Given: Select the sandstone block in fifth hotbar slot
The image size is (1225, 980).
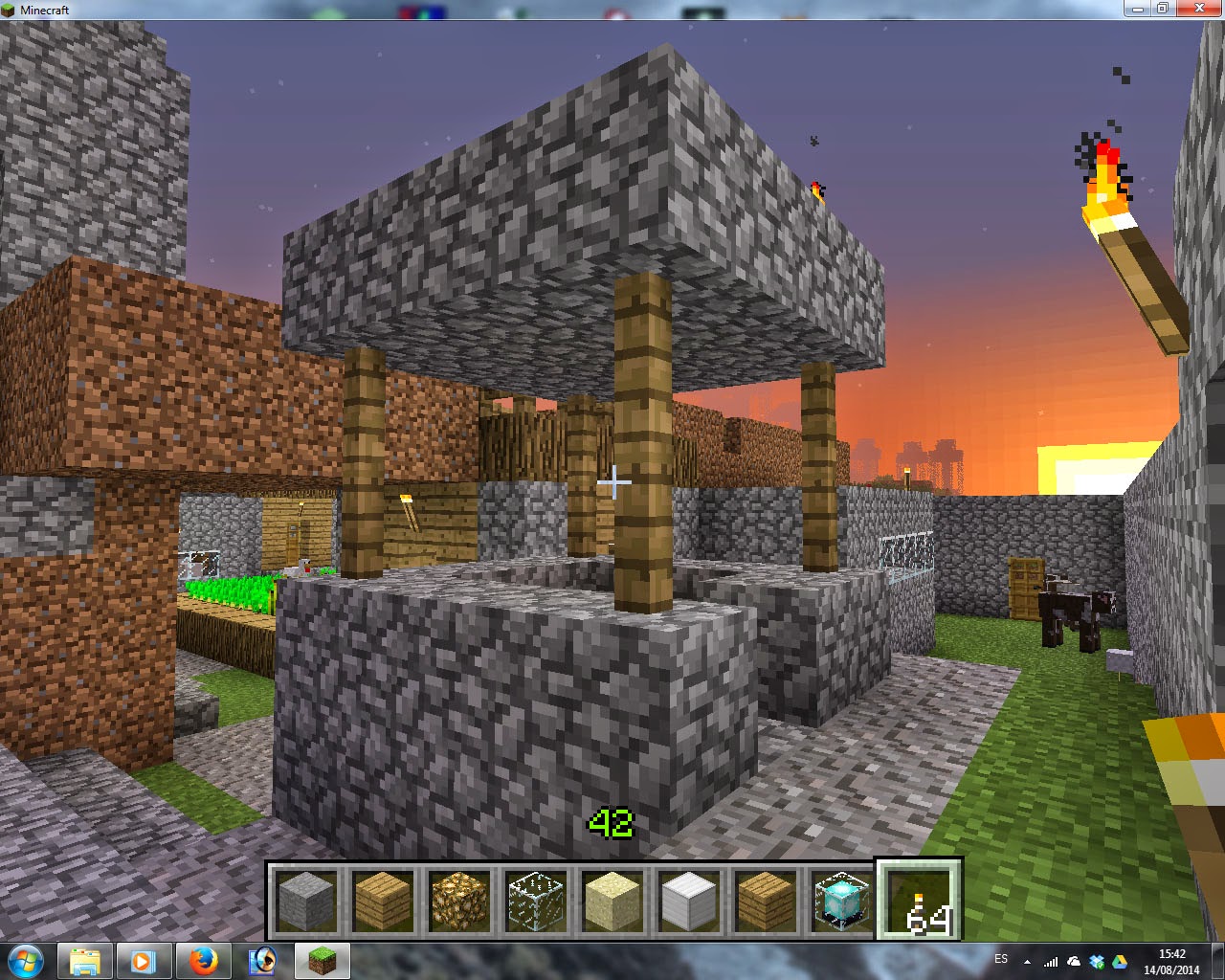Looking at the screenshot, I should point(612,900).
